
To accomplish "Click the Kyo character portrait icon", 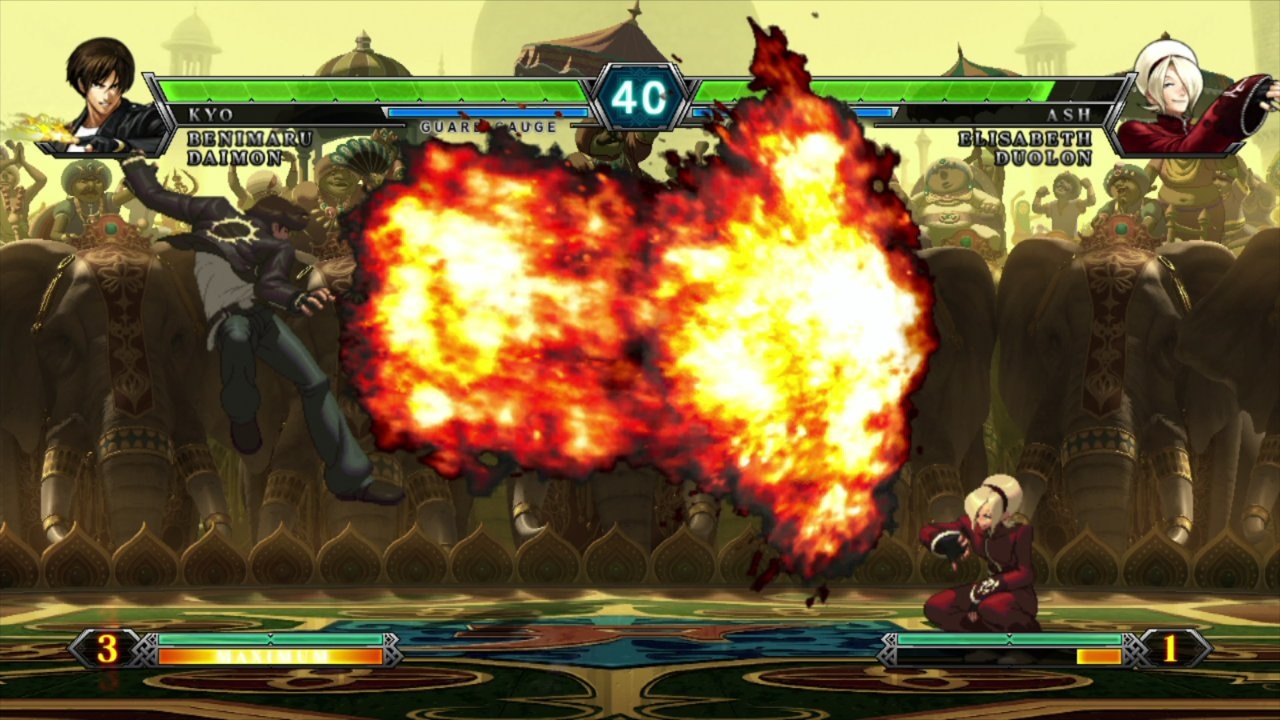I will tap(95, 85).
